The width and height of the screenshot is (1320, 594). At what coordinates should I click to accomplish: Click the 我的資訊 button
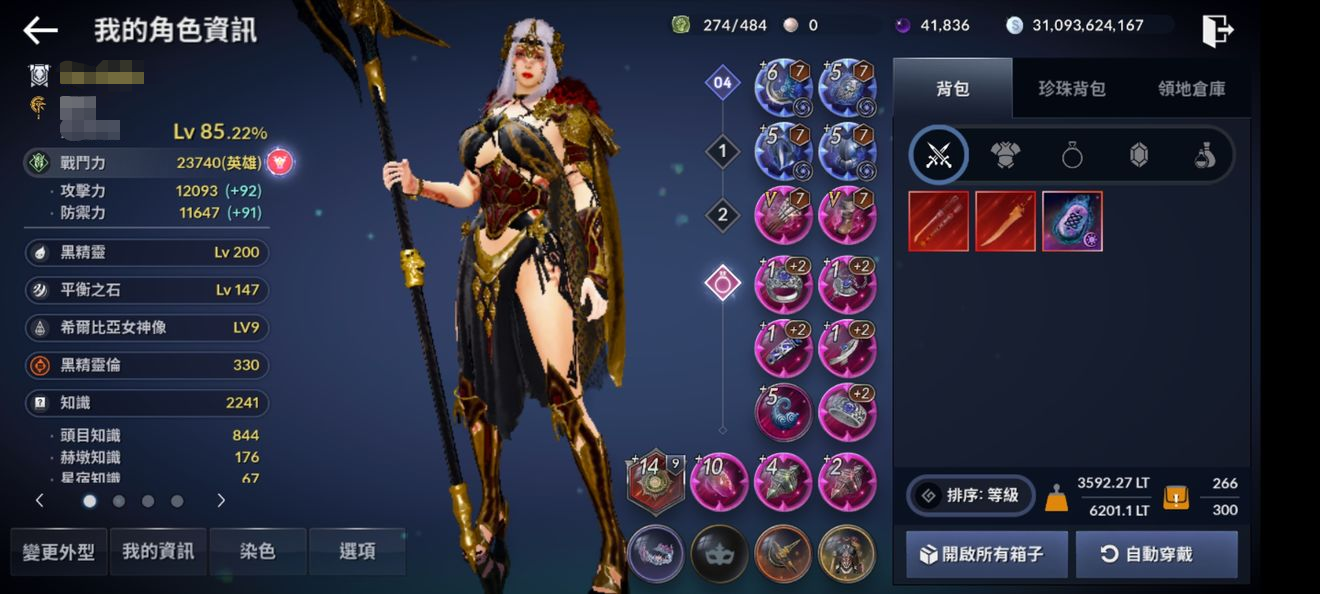(x=158, y=551)
